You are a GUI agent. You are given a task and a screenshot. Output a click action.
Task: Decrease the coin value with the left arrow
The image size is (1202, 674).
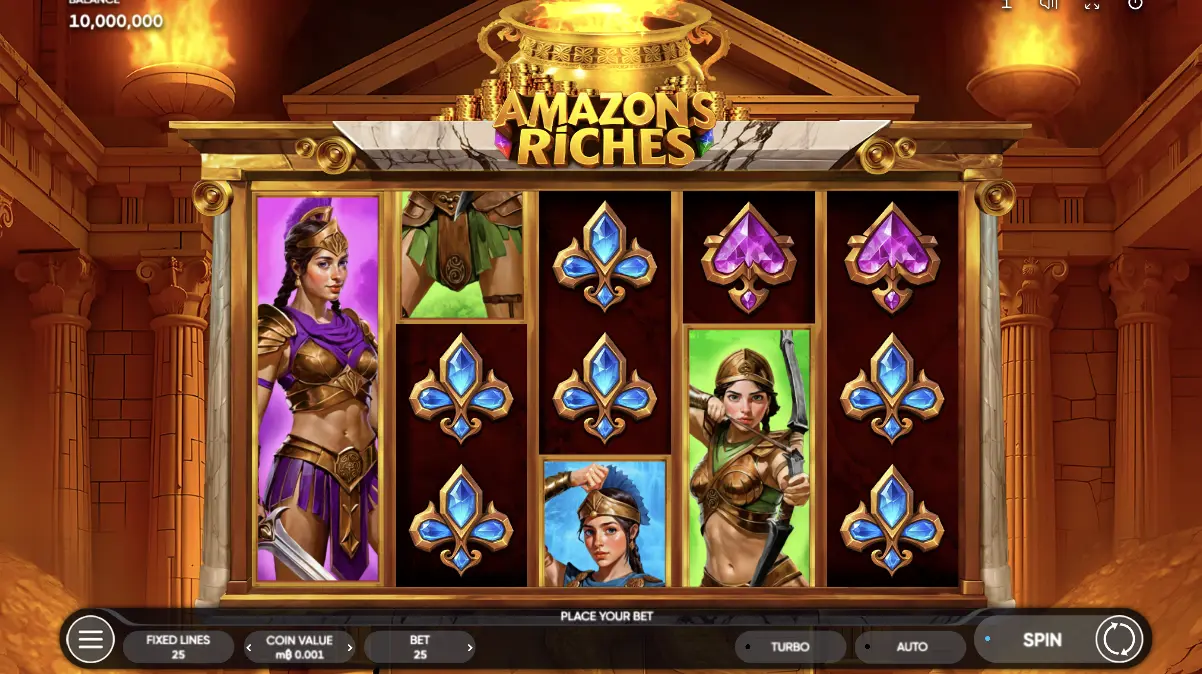(x=249, y=648)
